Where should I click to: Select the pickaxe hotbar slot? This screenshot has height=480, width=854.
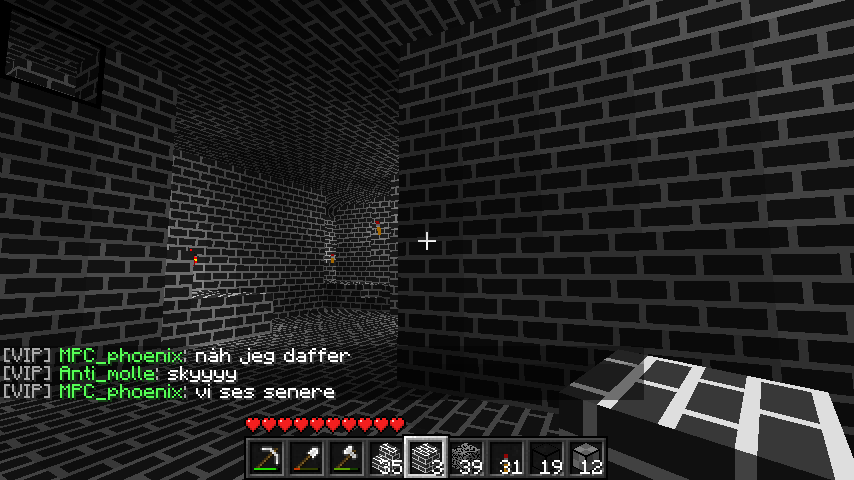(266, 458)
